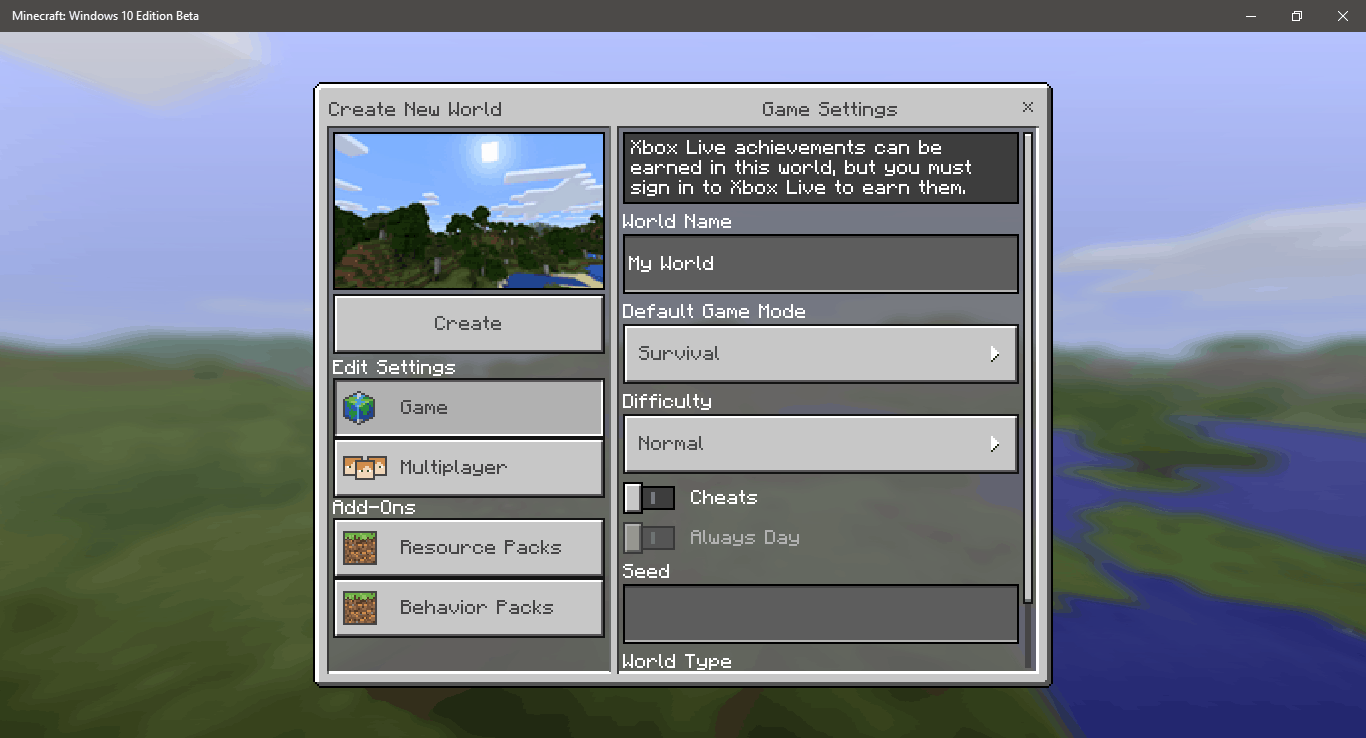Open the Multiplayer settings panel

coord(468,467)
